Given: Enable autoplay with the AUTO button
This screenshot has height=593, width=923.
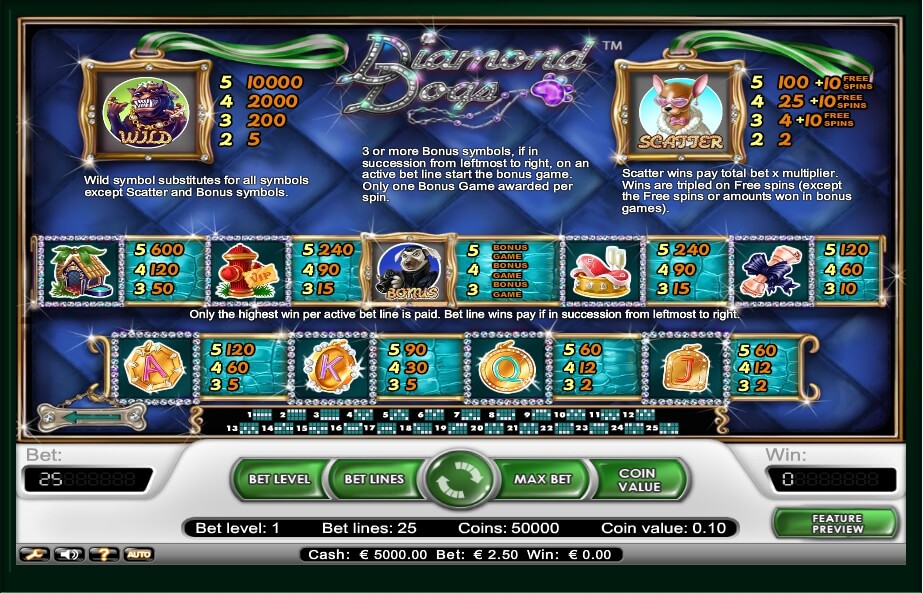Looking at the screenshot, I should coord(138,553).
